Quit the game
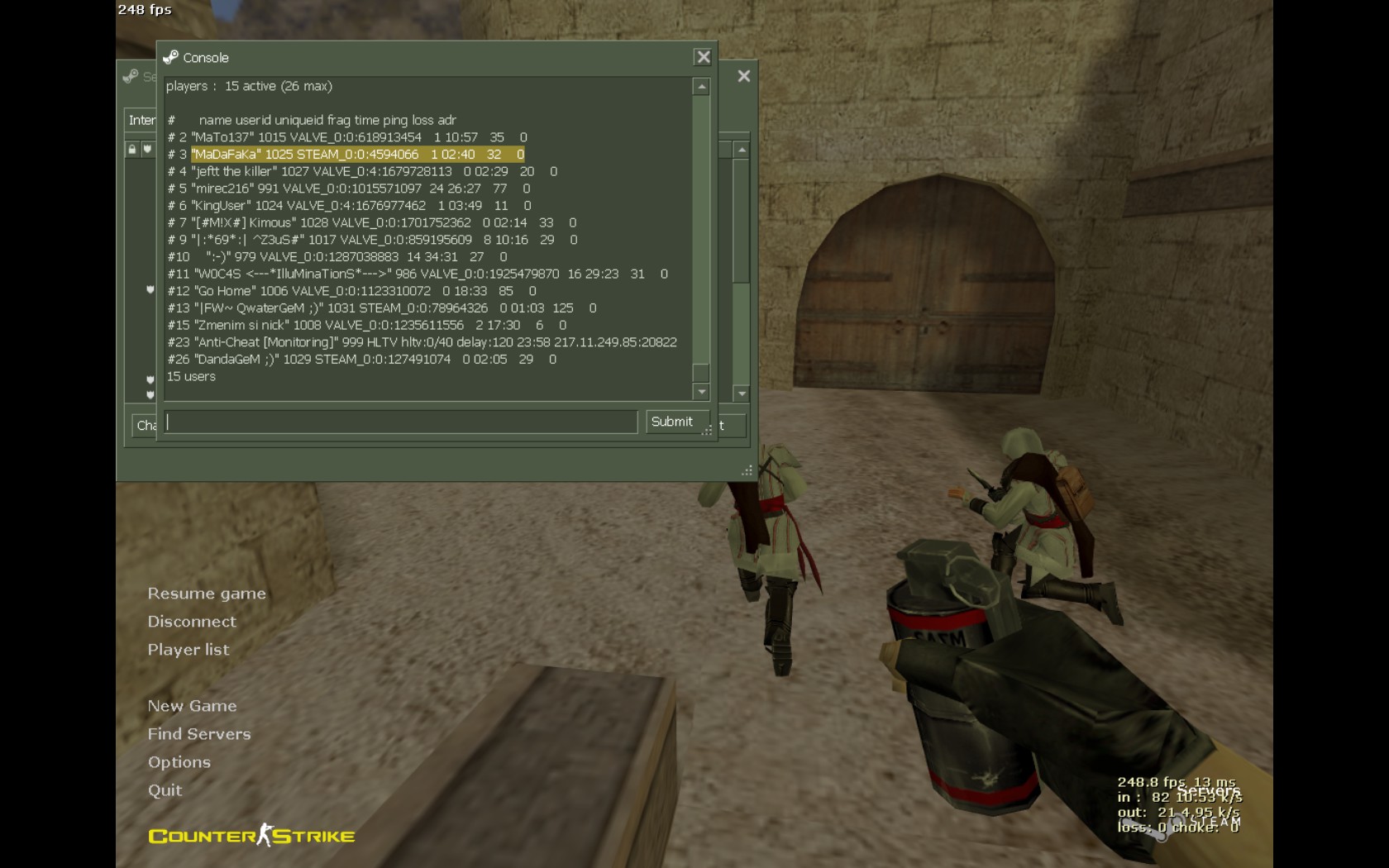 pos(165,790)
